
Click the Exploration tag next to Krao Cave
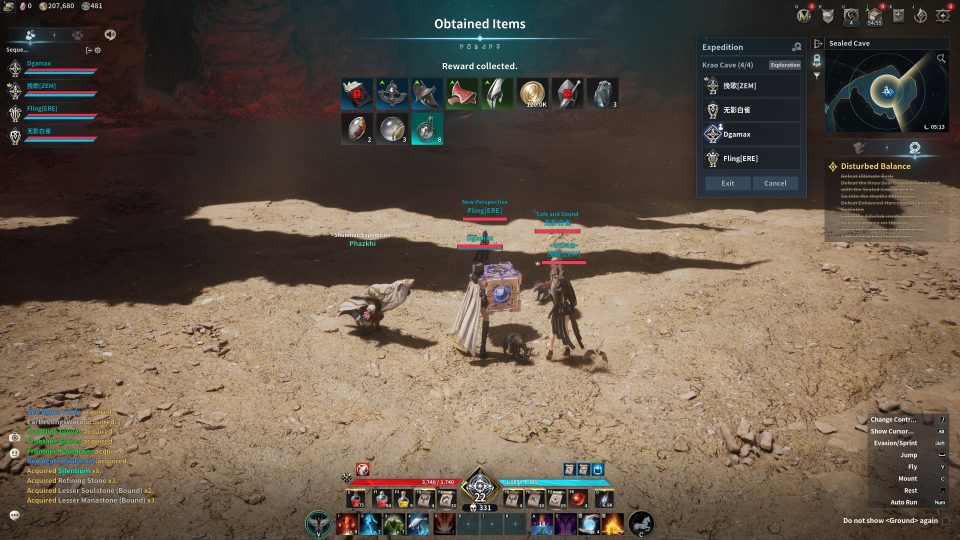pyautogui.click(x=784, y=65)
